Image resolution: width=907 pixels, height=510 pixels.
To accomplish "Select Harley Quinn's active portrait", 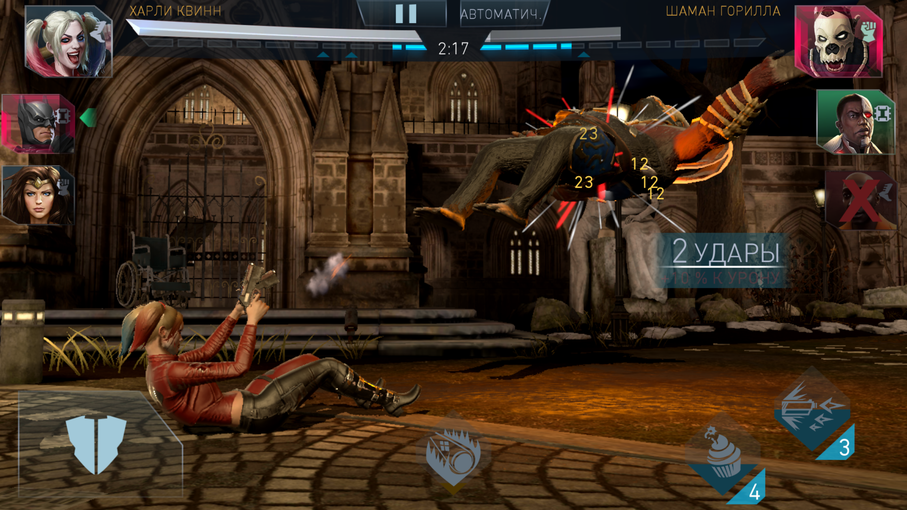I will click(x=66, y=40).
